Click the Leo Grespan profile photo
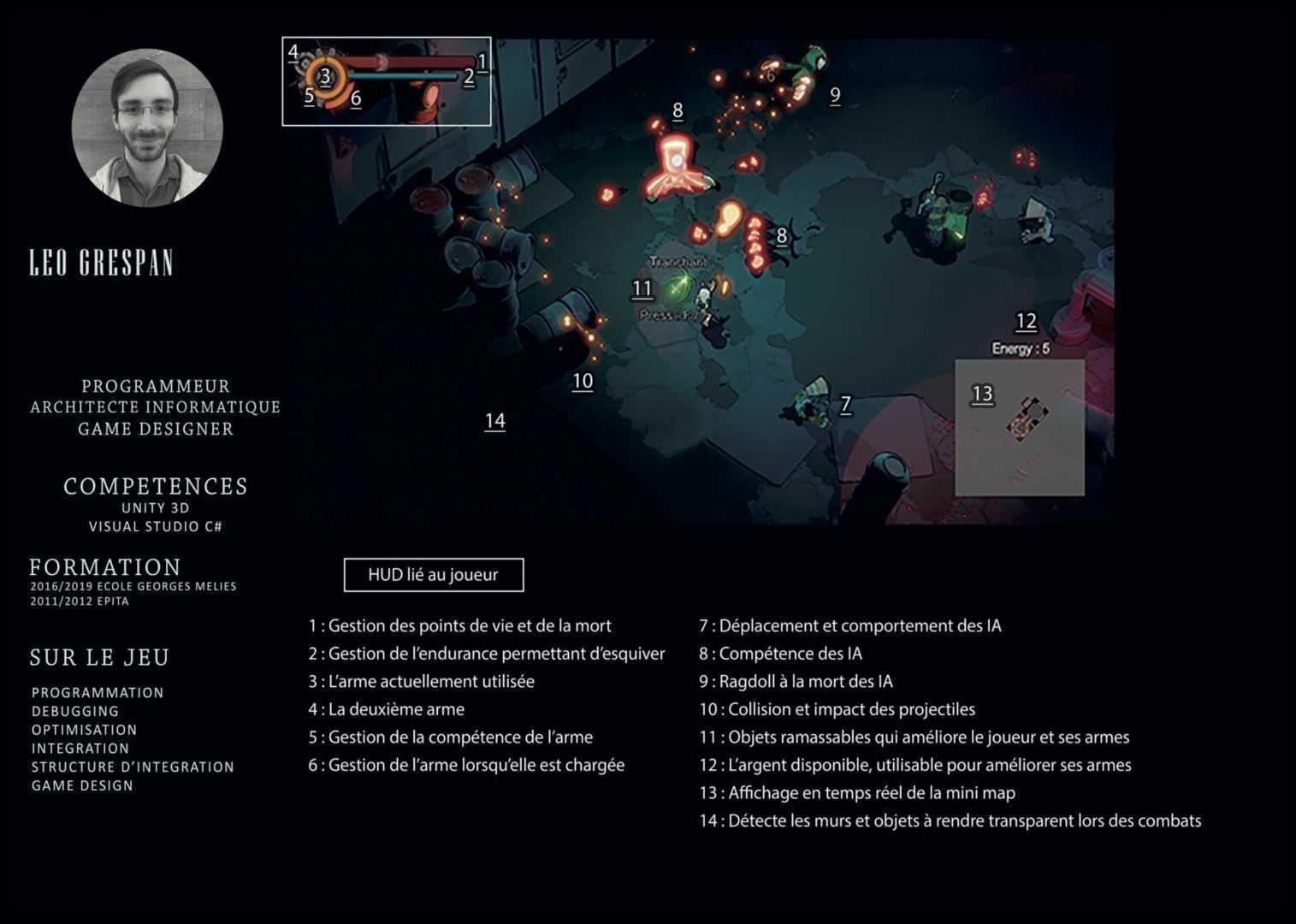Image resolution: width=1296 pixels, height=924 pixels. point(147,127)
